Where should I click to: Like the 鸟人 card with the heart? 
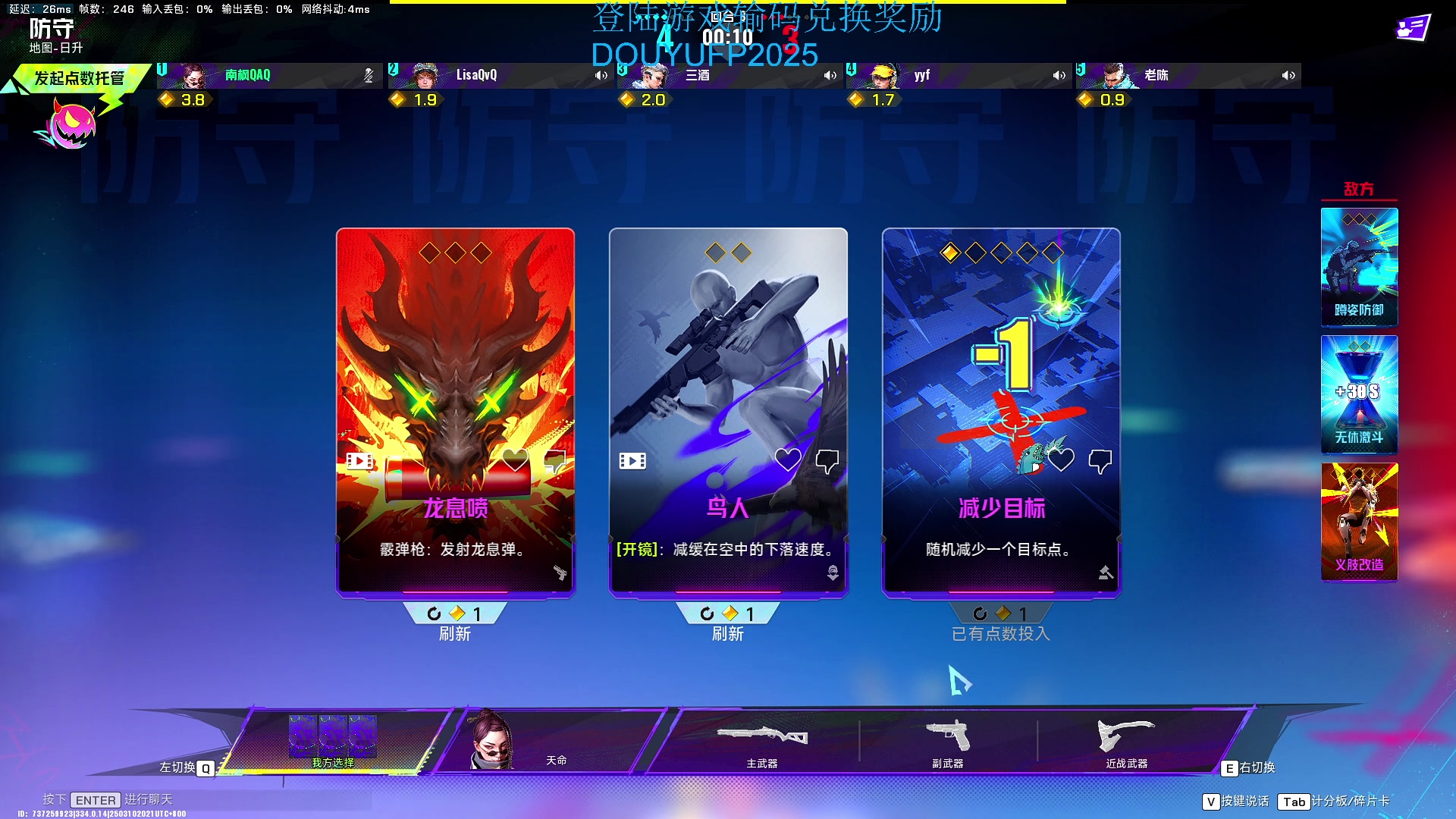click(x=788, y=460)
